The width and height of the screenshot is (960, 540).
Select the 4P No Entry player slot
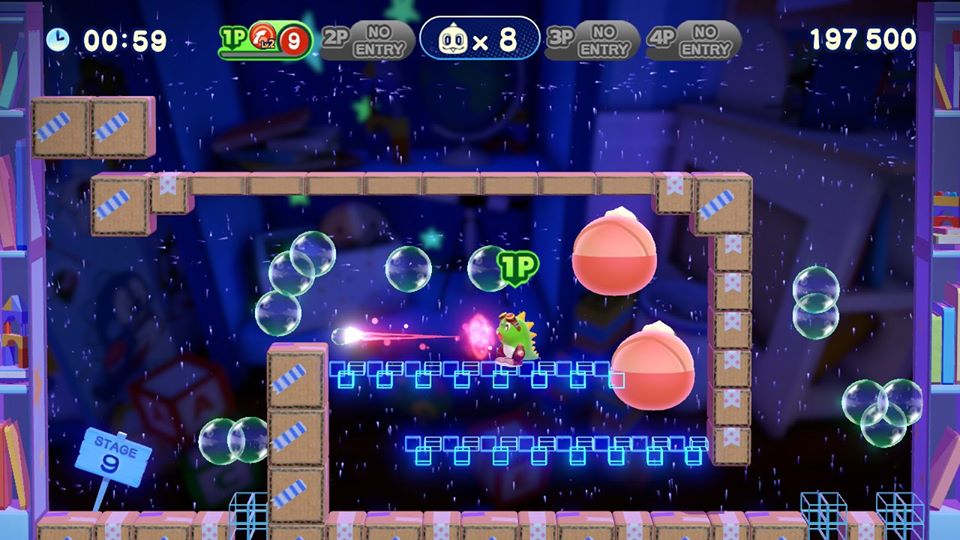click(693, 40)
